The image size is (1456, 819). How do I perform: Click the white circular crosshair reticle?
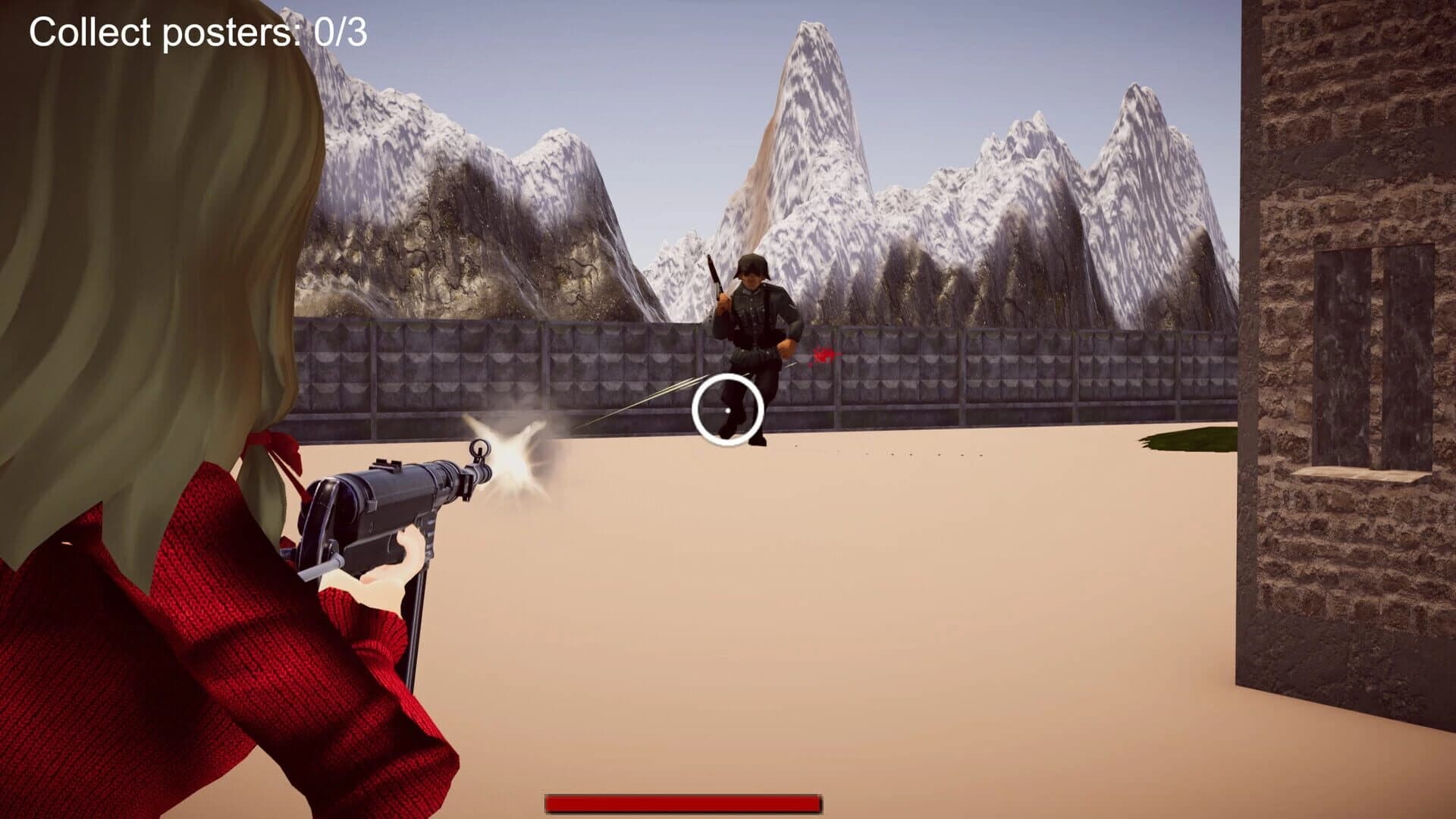coord(726,409)
